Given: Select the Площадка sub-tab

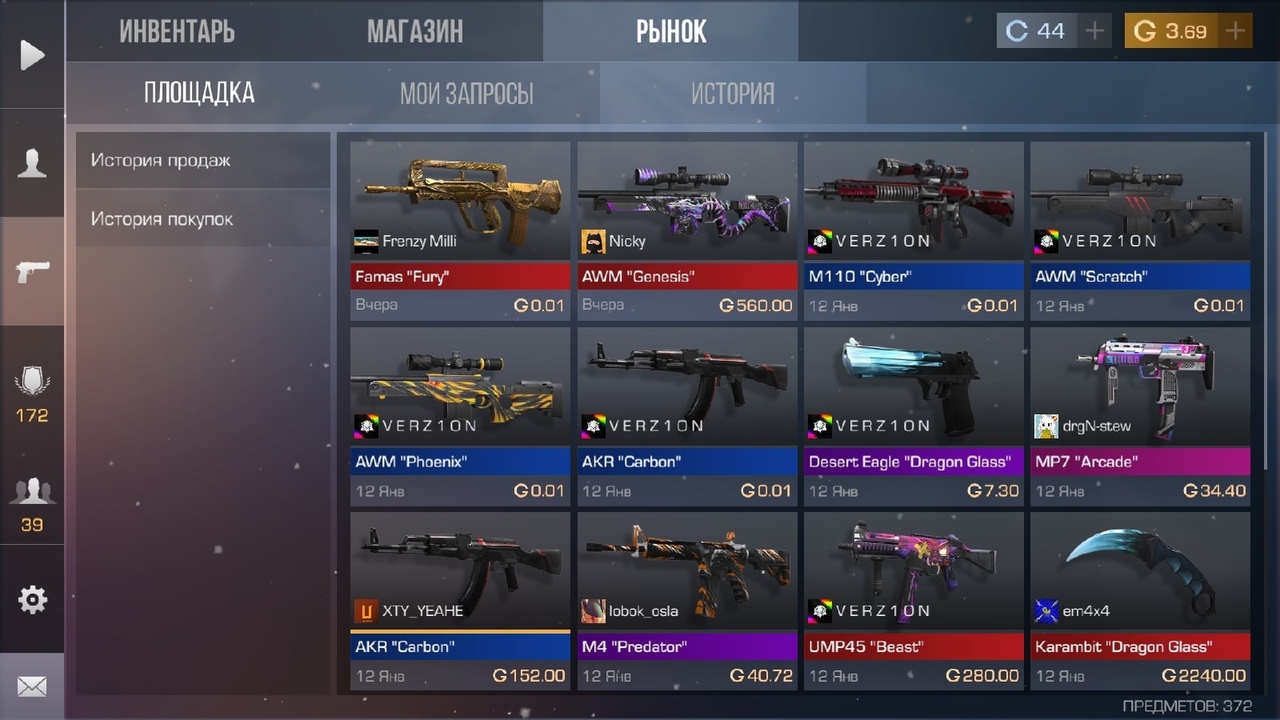Looking at the screenshot, I should (x=199, y=93).
